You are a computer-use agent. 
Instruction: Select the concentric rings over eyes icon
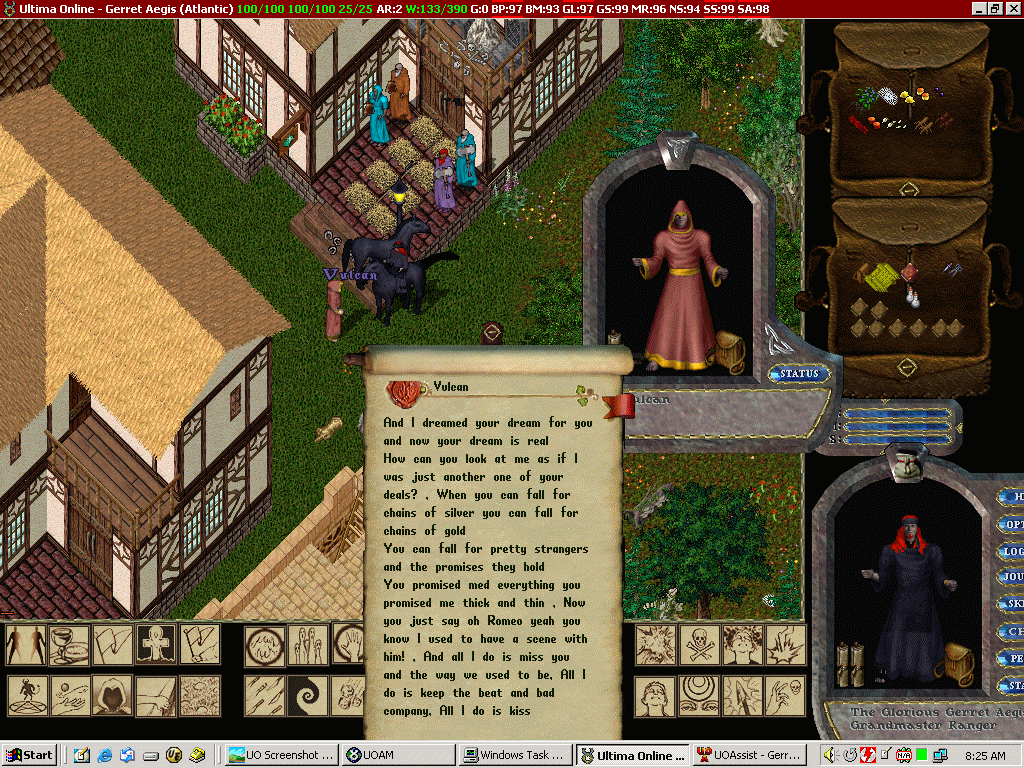700,695
